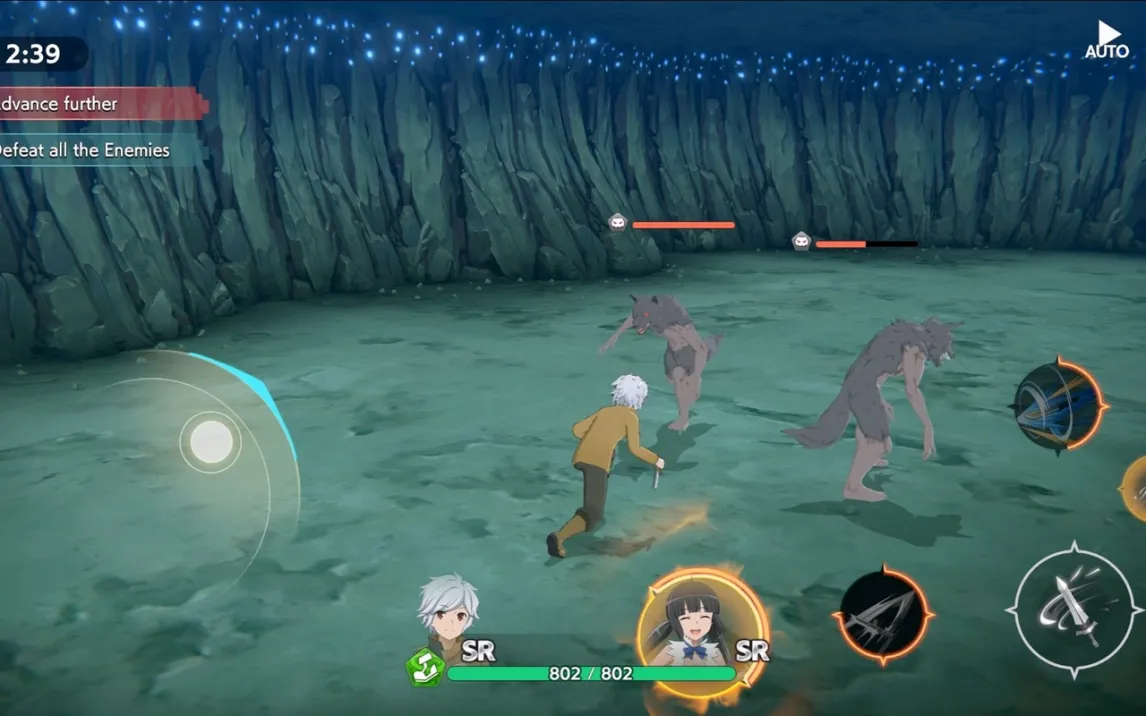
Task: Tap the green character swap icon
Action: (x=423, y=668)
